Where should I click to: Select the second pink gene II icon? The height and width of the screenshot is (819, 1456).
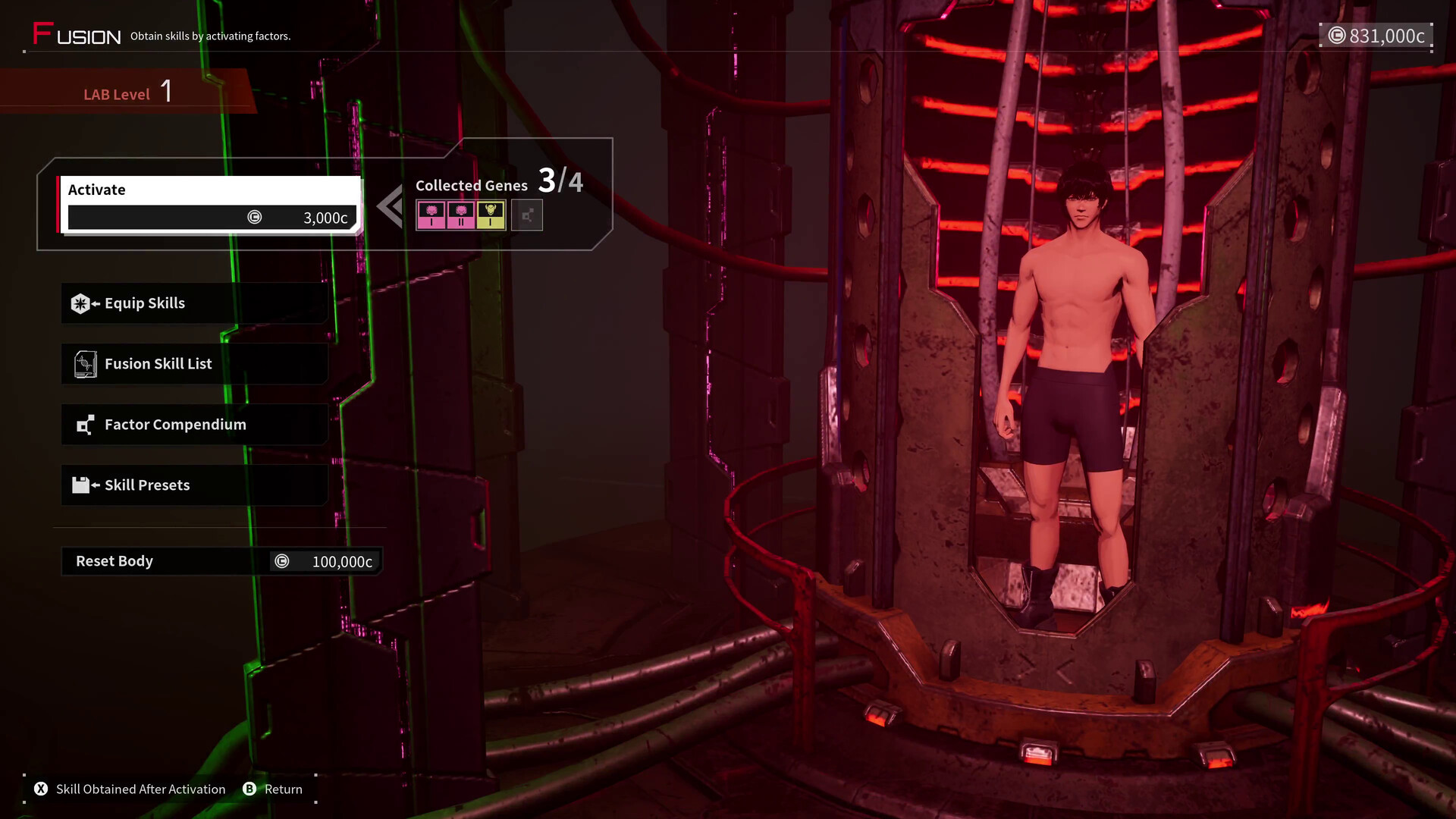coord(461,213)
